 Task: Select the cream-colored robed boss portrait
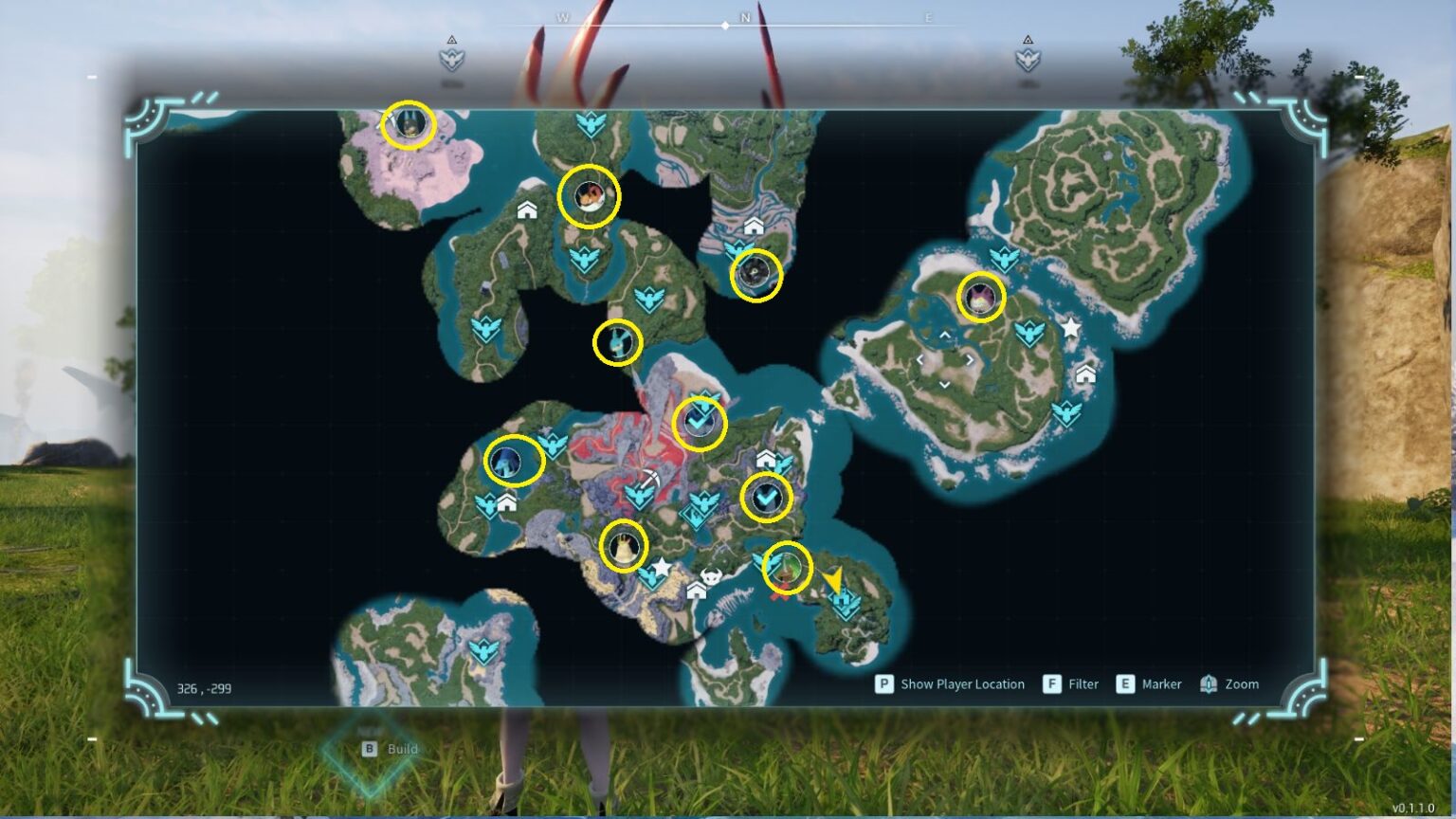624,546
